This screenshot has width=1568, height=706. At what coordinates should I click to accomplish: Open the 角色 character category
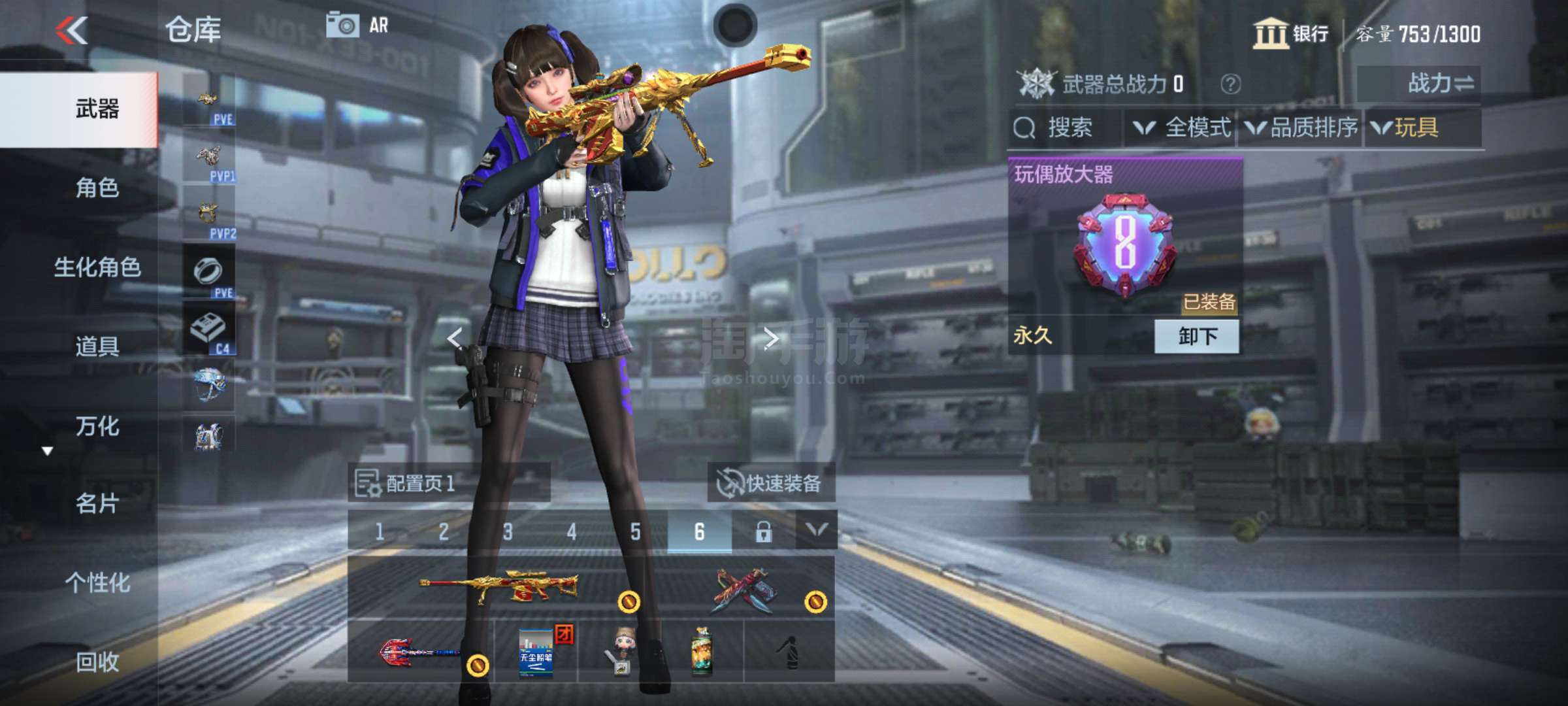(x=97, y=188)
